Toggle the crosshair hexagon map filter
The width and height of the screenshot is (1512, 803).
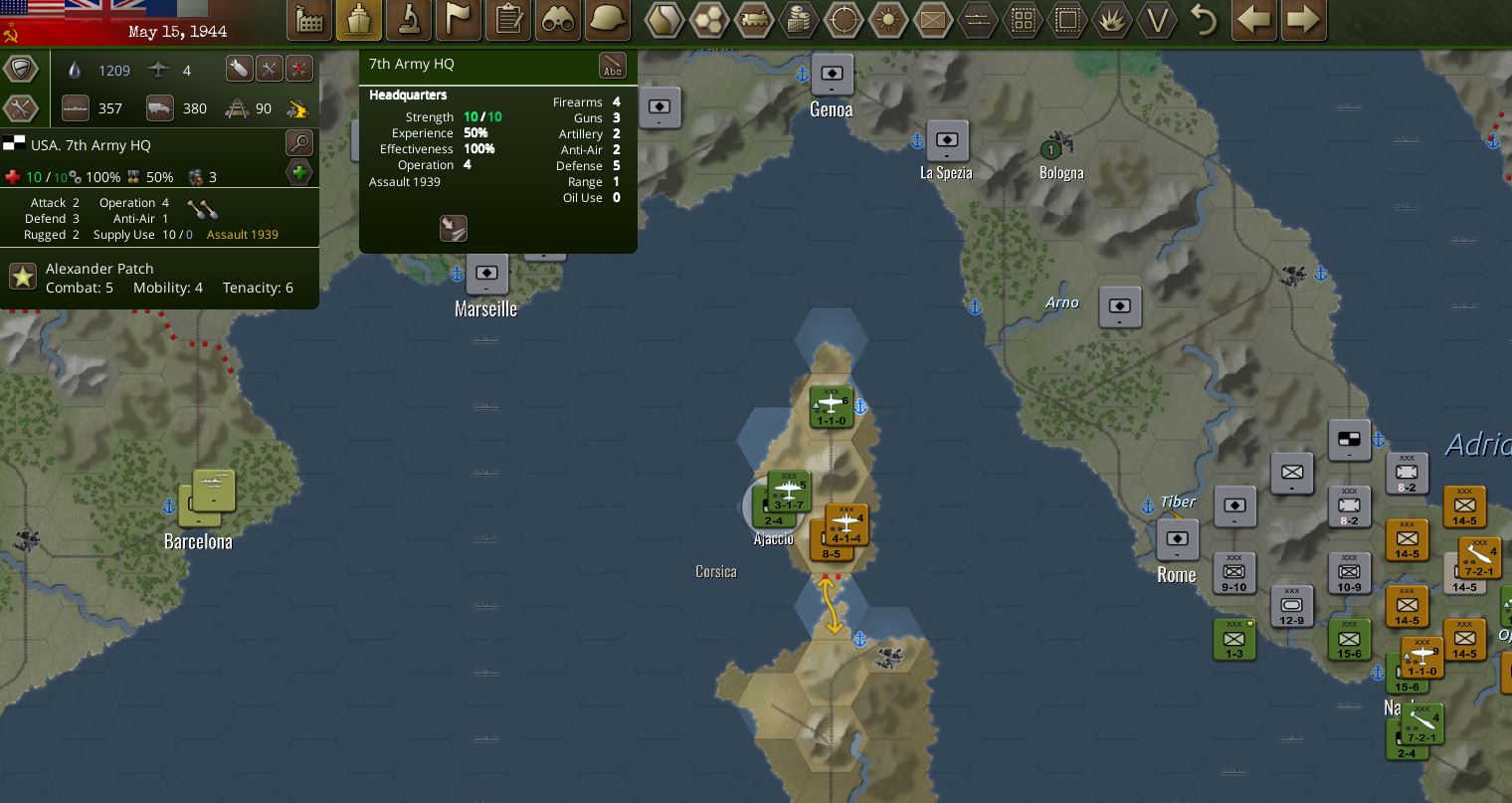[x=845, y=20]
